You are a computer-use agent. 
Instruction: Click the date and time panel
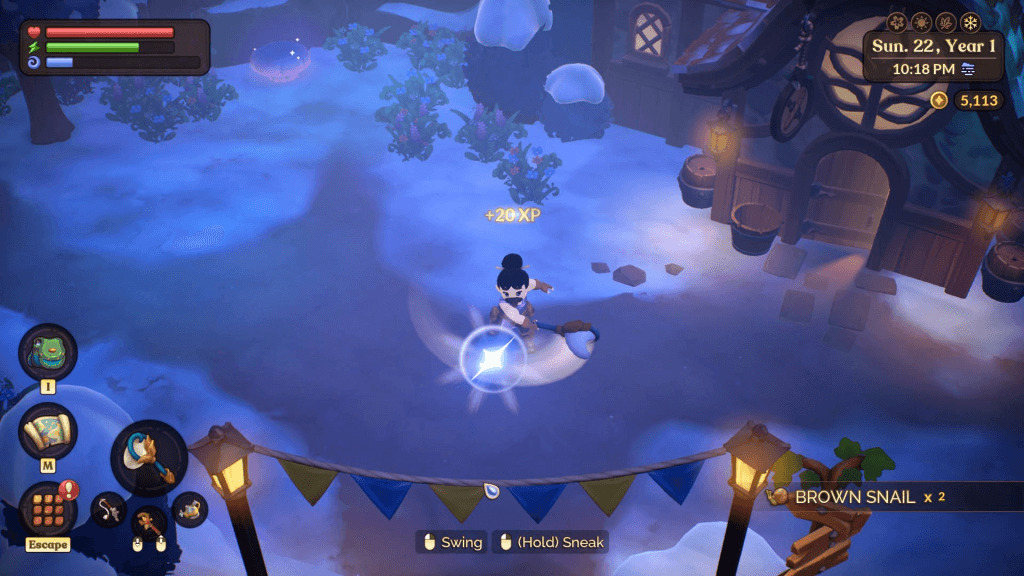(934, 57)
